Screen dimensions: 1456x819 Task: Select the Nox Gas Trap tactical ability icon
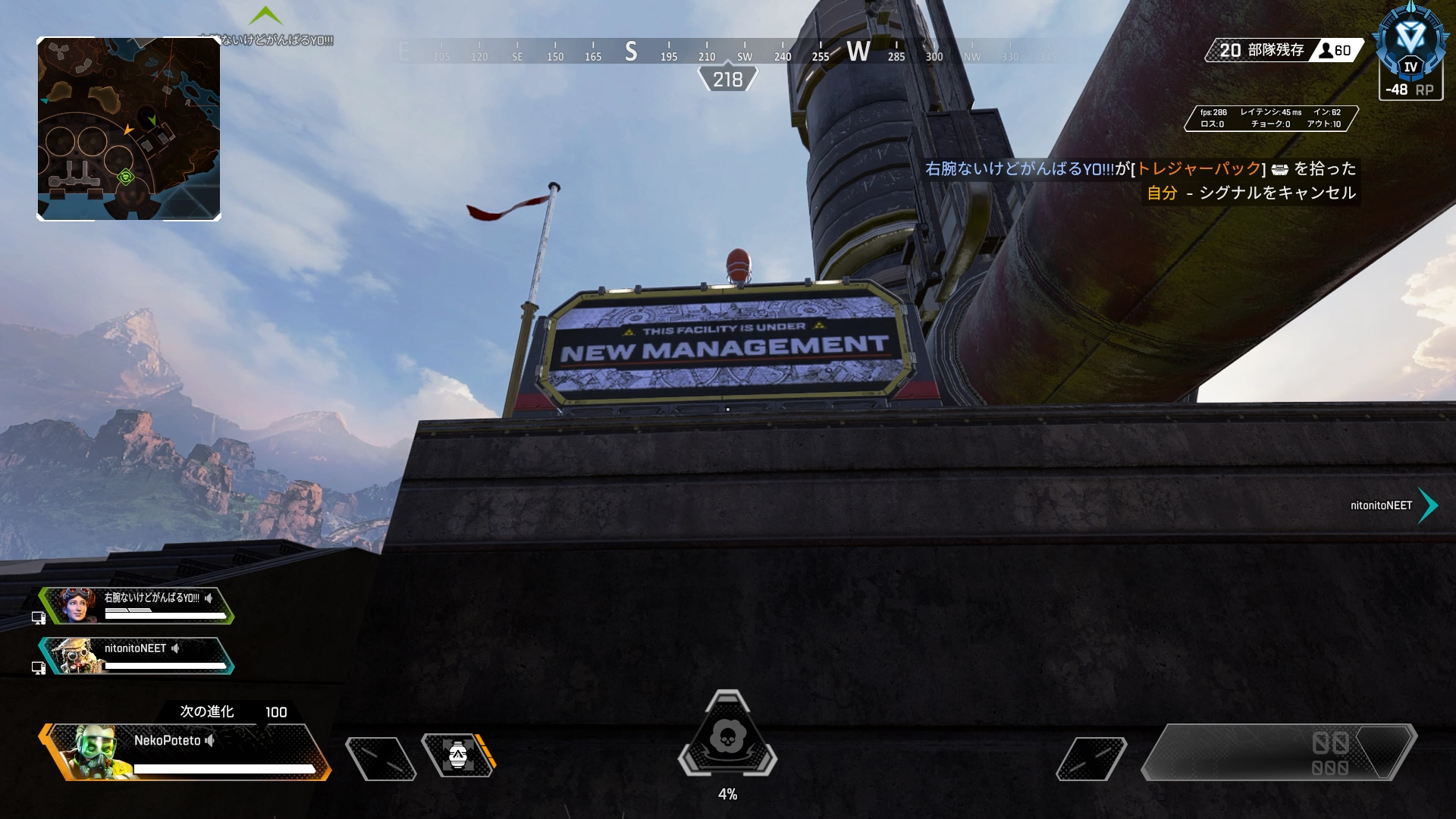pos(458,755)
